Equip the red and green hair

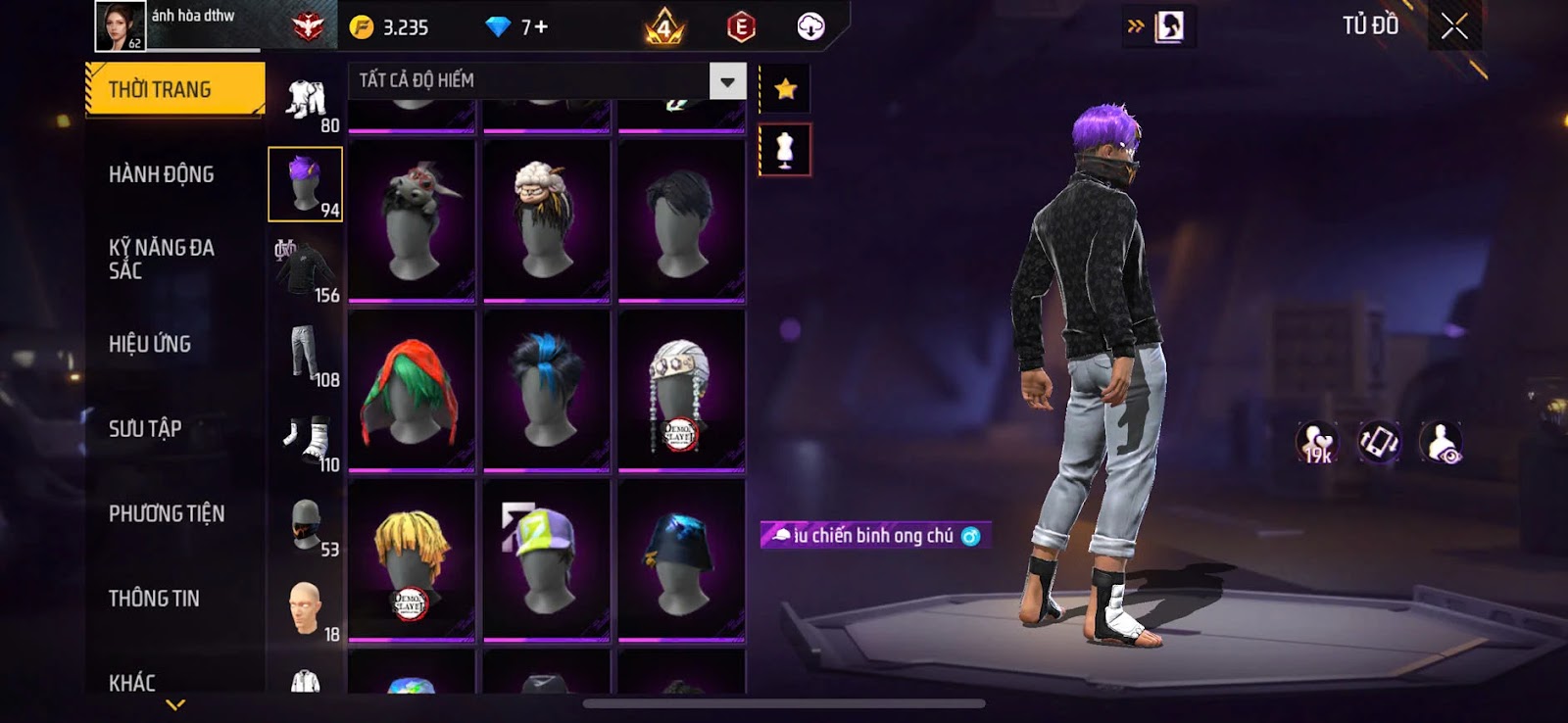tap(412, 390)
